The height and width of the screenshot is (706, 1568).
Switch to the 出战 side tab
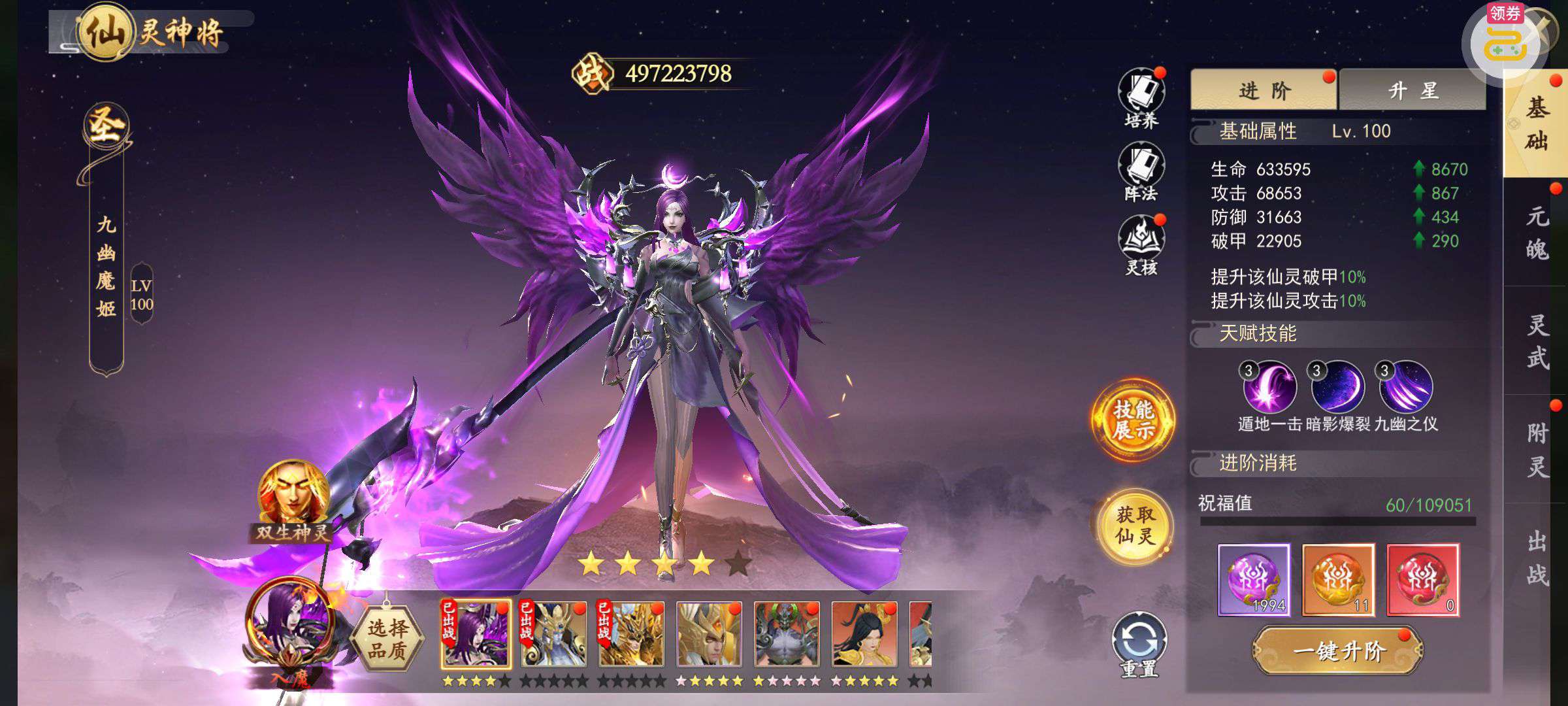click(x=1536, y=558)
